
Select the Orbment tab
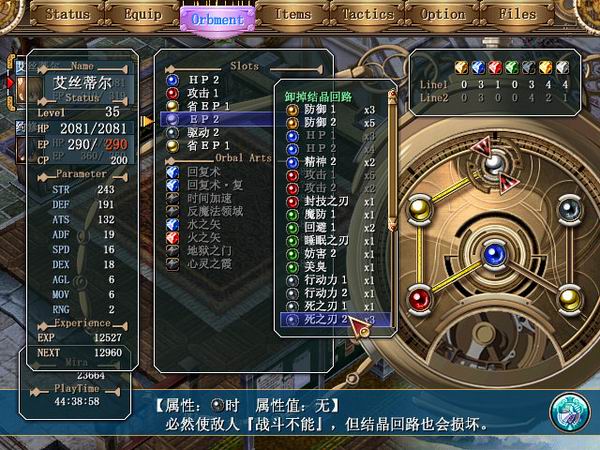[x=215, y=18]
